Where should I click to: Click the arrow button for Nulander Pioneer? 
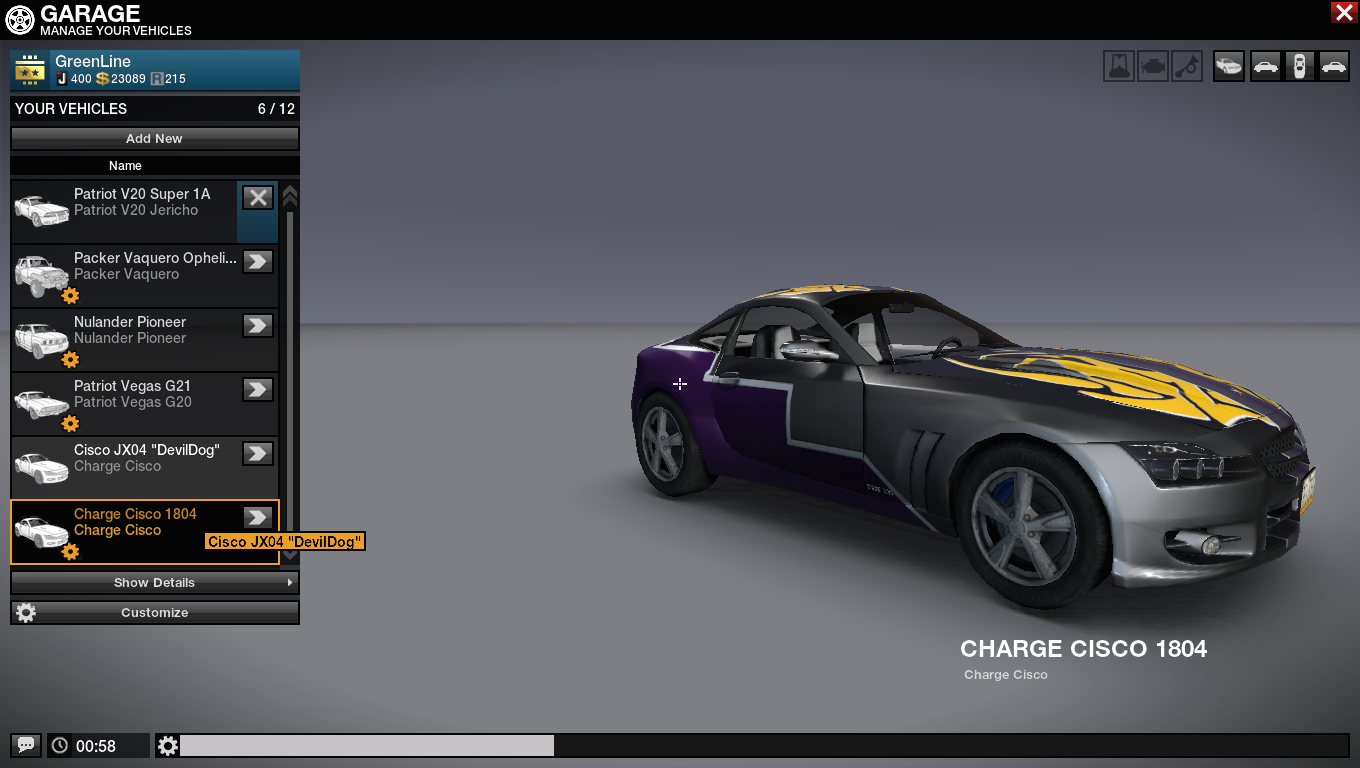coord(258,325)
